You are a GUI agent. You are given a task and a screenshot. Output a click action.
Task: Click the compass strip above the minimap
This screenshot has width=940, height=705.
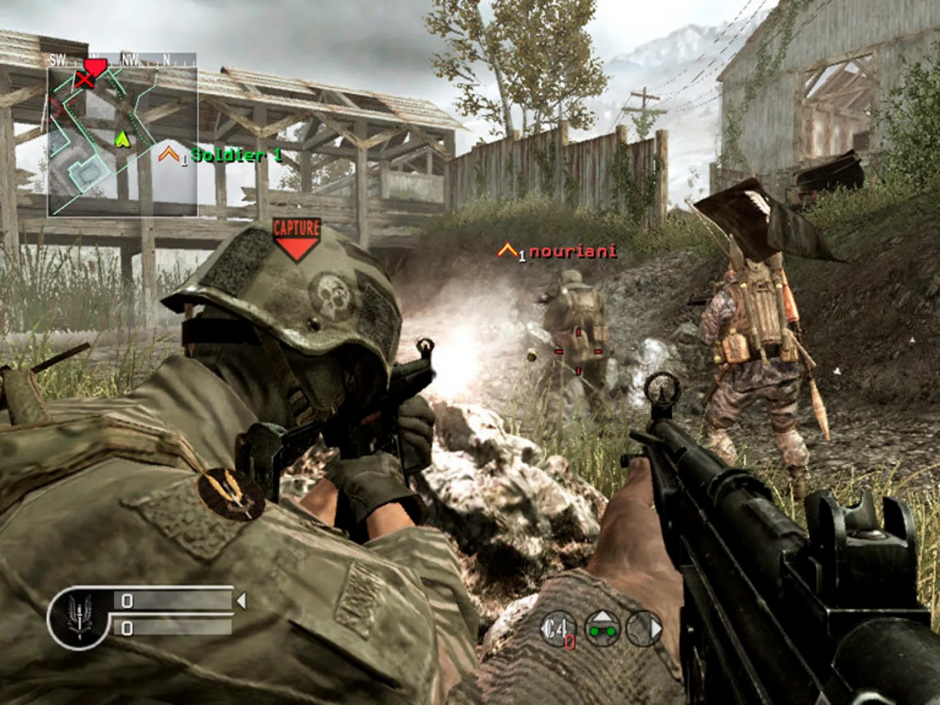[122, 59]
